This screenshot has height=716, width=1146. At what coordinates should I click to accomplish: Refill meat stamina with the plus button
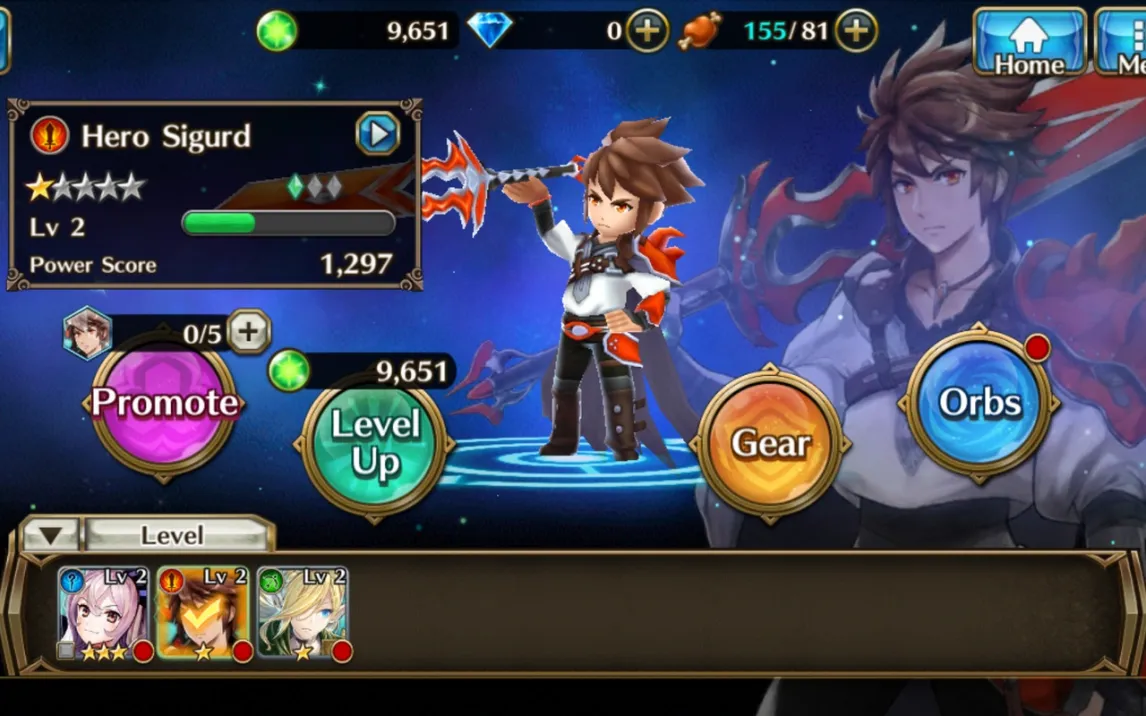click(x=856, y=31)
